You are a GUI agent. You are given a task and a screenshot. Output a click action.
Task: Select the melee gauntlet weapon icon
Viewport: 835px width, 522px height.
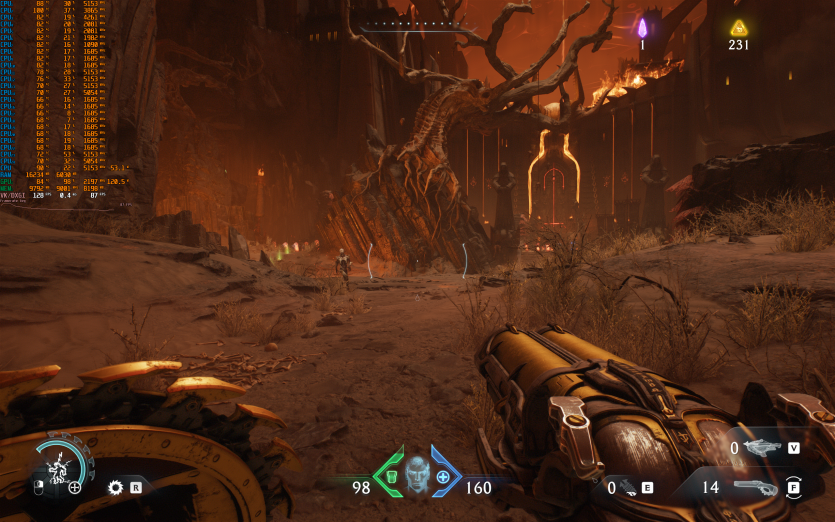point(628,488)
